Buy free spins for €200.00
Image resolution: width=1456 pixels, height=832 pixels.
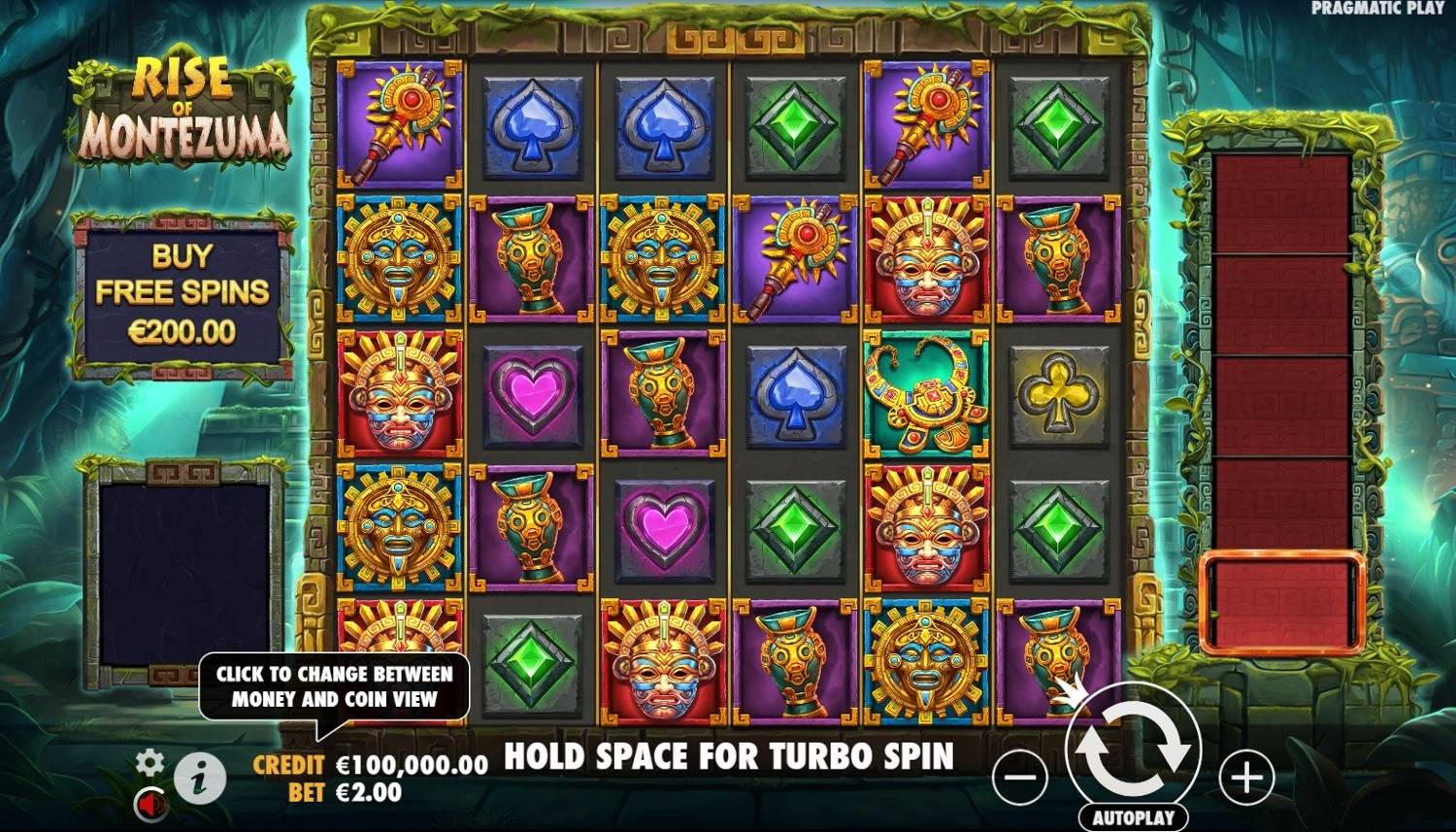[182, 293]
